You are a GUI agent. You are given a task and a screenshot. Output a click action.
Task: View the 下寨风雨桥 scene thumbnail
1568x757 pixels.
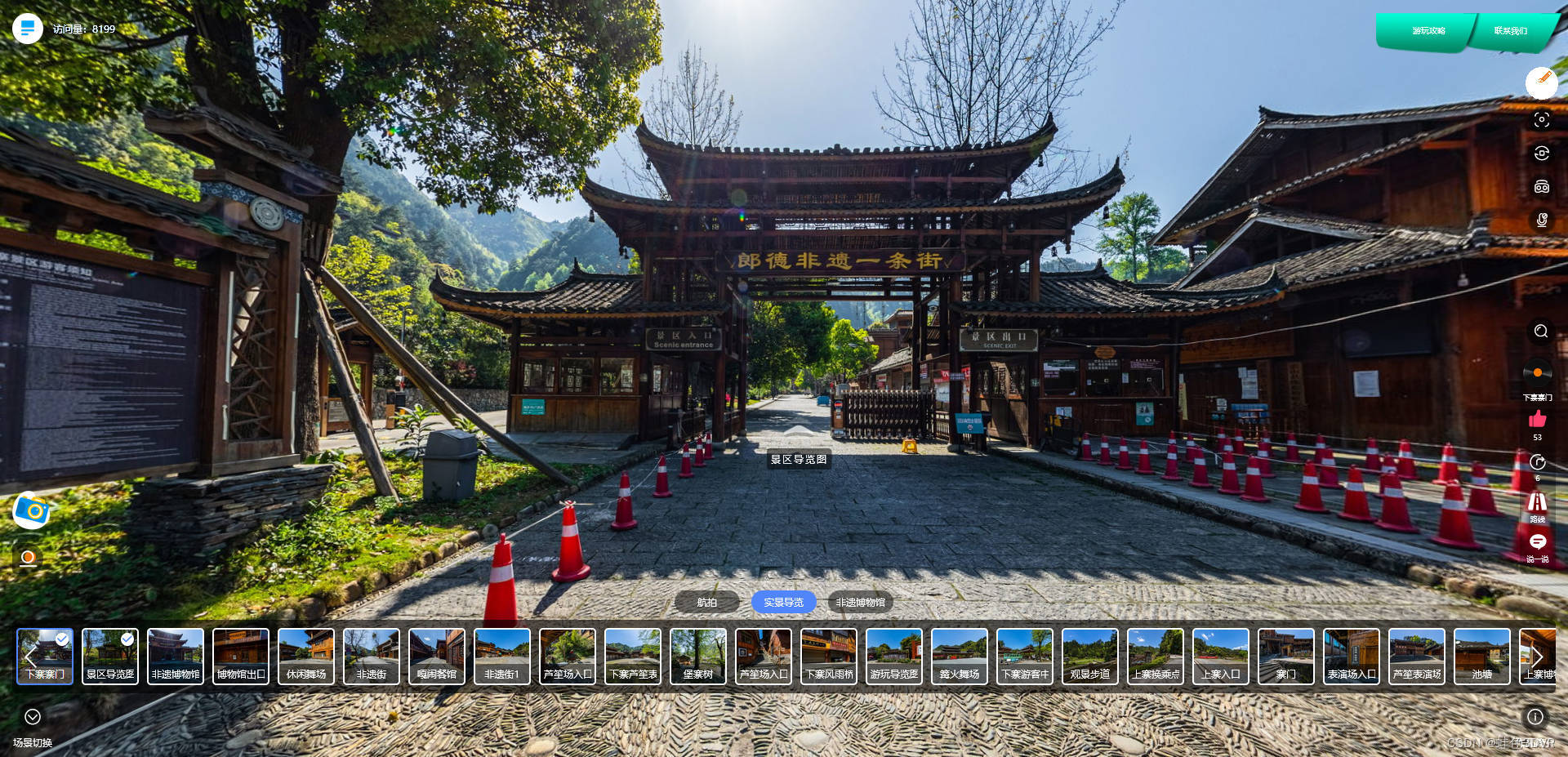(829, 656)
